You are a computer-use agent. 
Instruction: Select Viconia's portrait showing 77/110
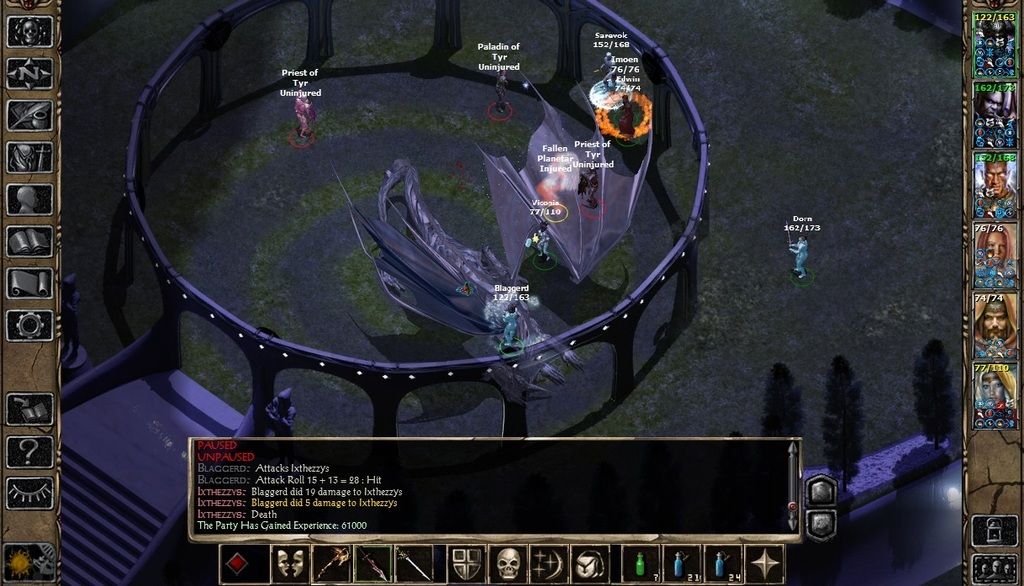[994, 397]
